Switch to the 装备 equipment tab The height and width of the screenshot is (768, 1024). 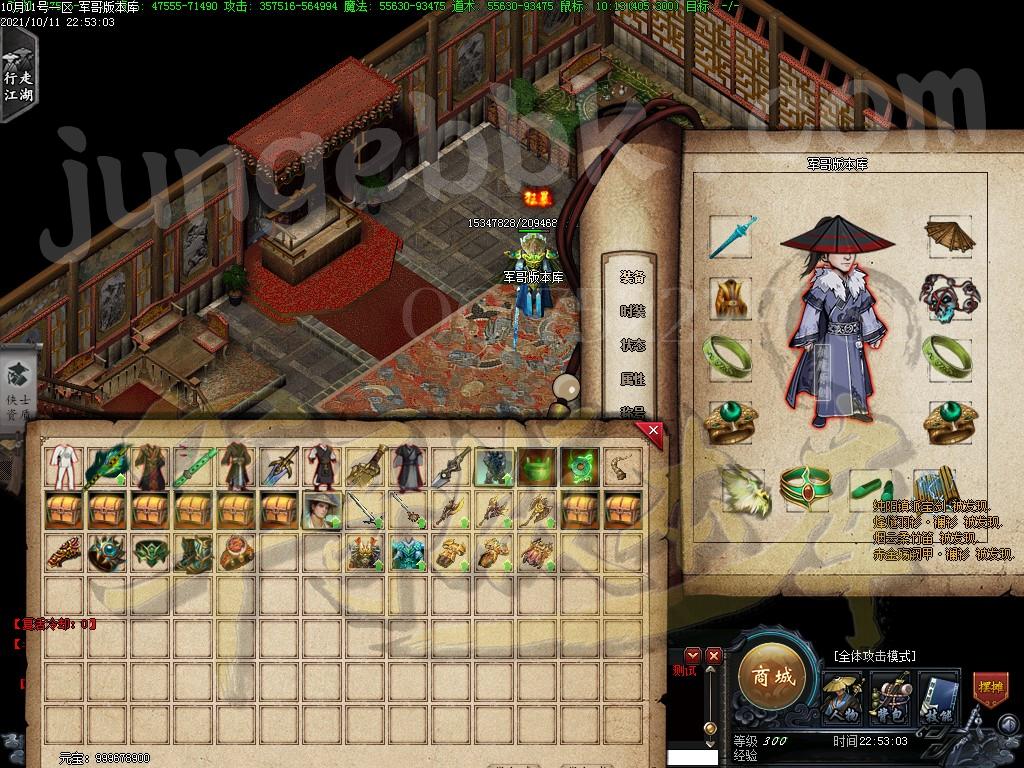click(x=632, y=278)
